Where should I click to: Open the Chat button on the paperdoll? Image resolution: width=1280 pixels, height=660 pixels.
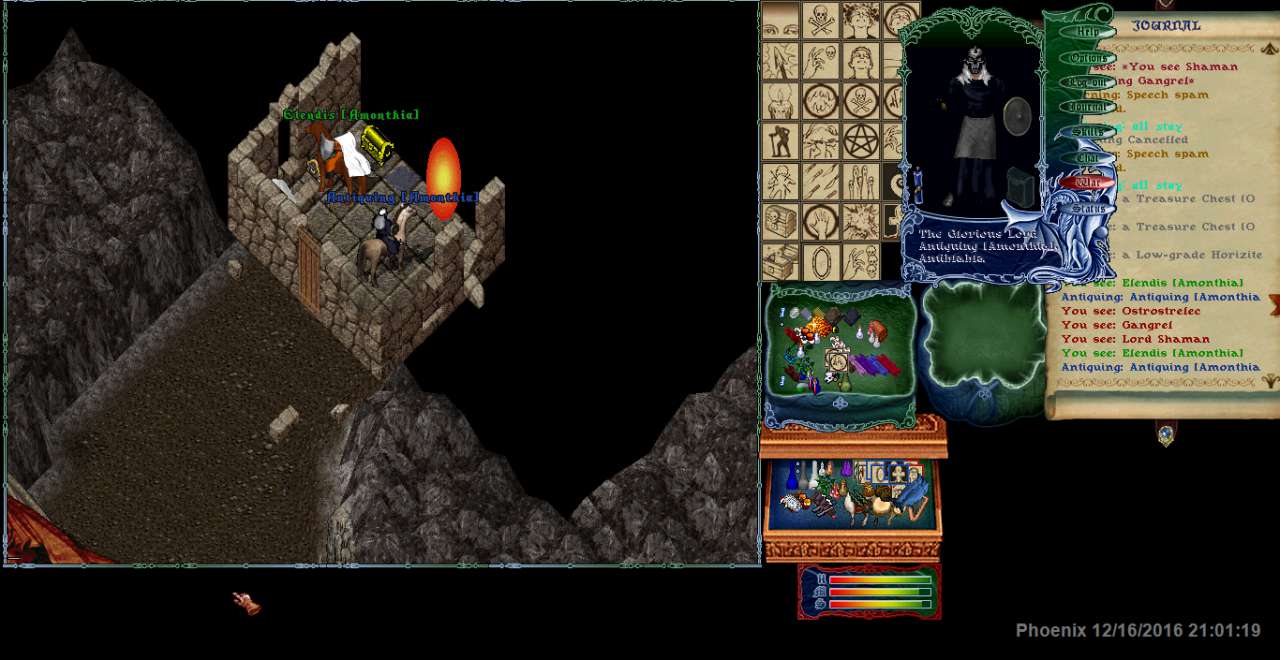point(1087,158)
